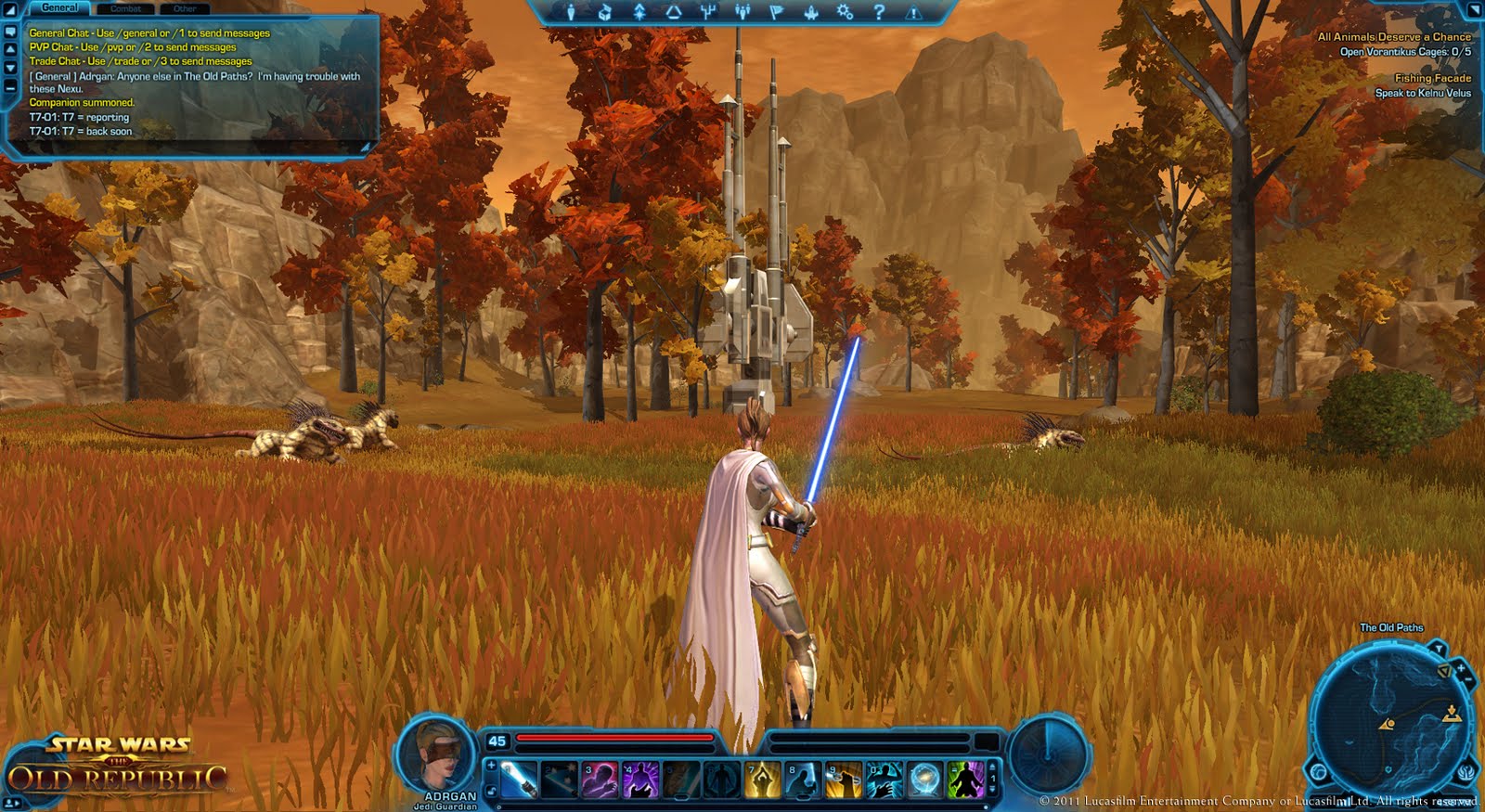Click Adrgan's character portrait
This screenshot has width=1485, height=812.
pos(438,752)
